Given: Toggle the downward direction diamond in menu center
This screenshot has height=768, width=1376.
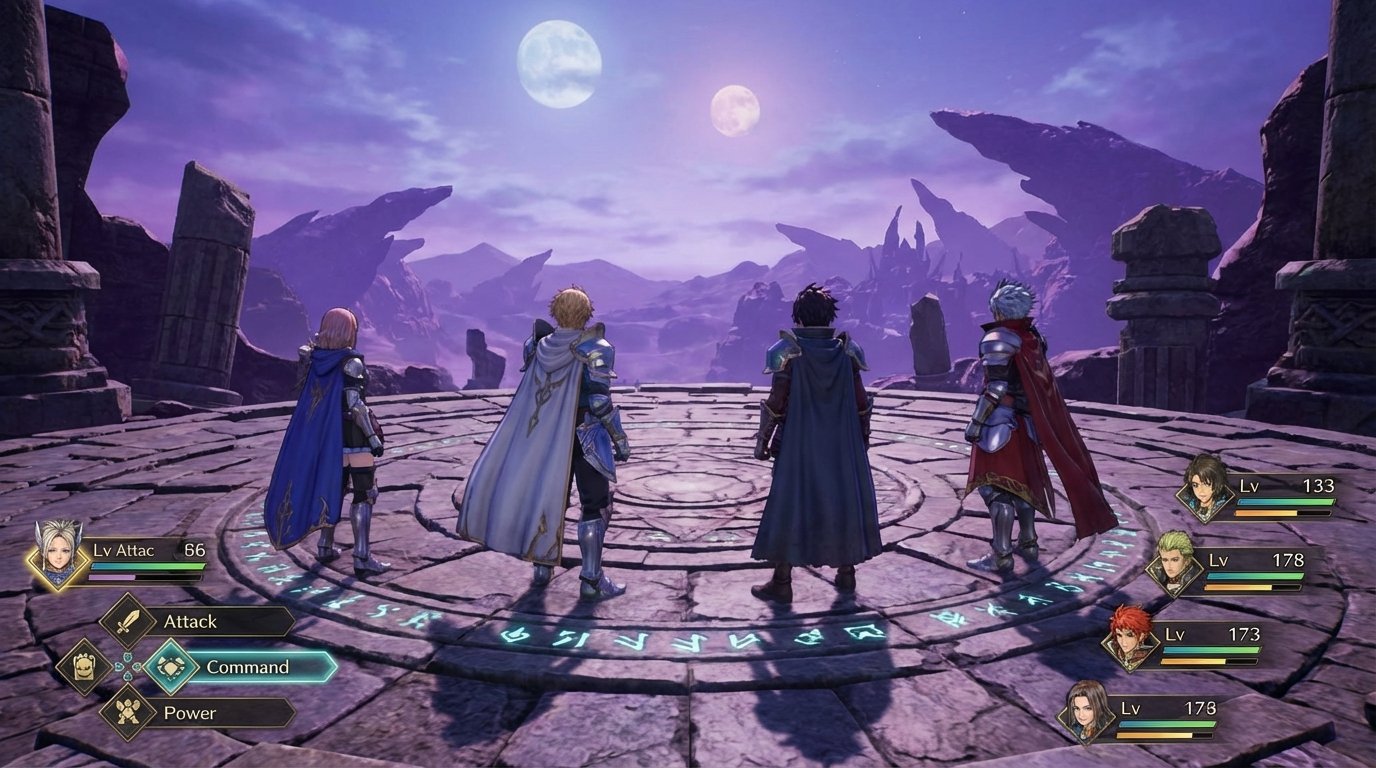Looking at the screenshot, I should pyautogui.click(x=127, y=678).
